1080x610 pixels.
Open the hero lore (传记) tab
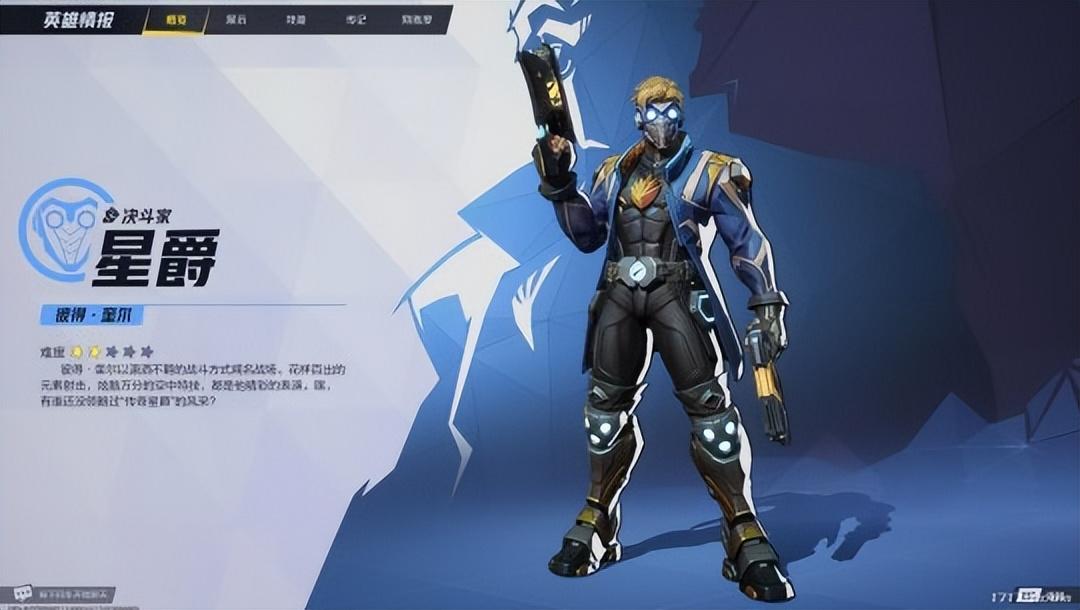(356, 20)
